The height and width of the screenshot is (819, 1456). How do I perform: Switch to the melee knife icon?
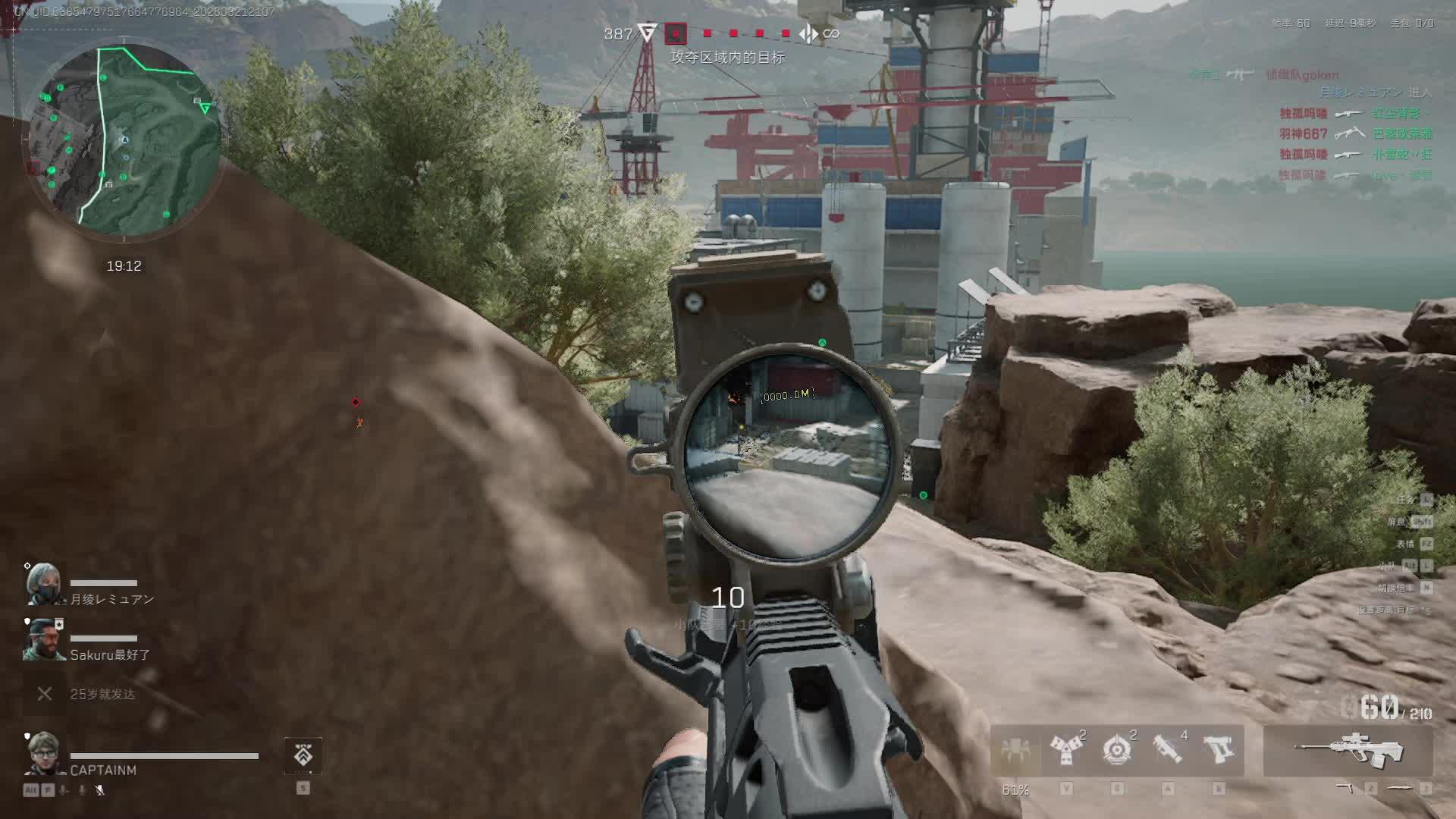tap(1399, 789)
